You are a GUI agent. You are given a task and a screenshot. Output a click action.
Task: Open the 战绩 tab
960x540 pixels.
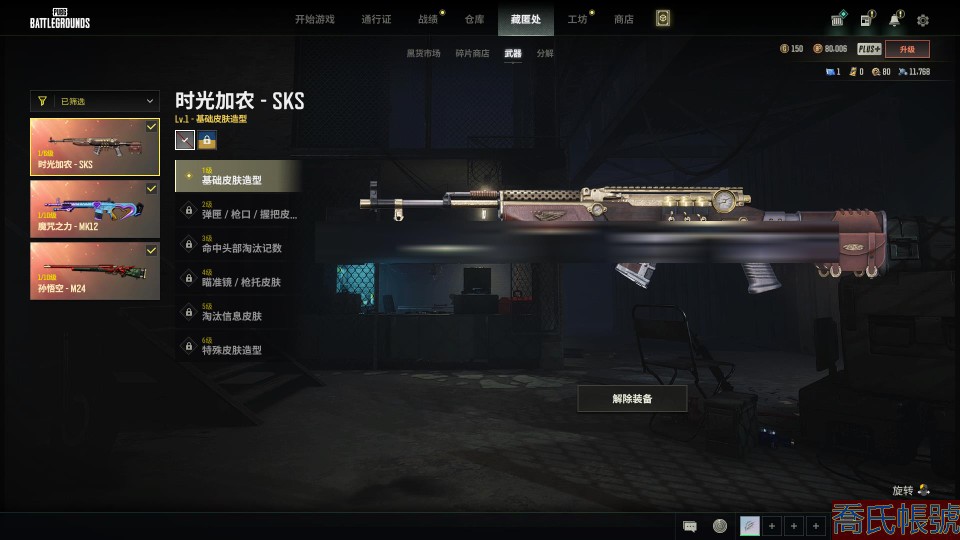428,19
